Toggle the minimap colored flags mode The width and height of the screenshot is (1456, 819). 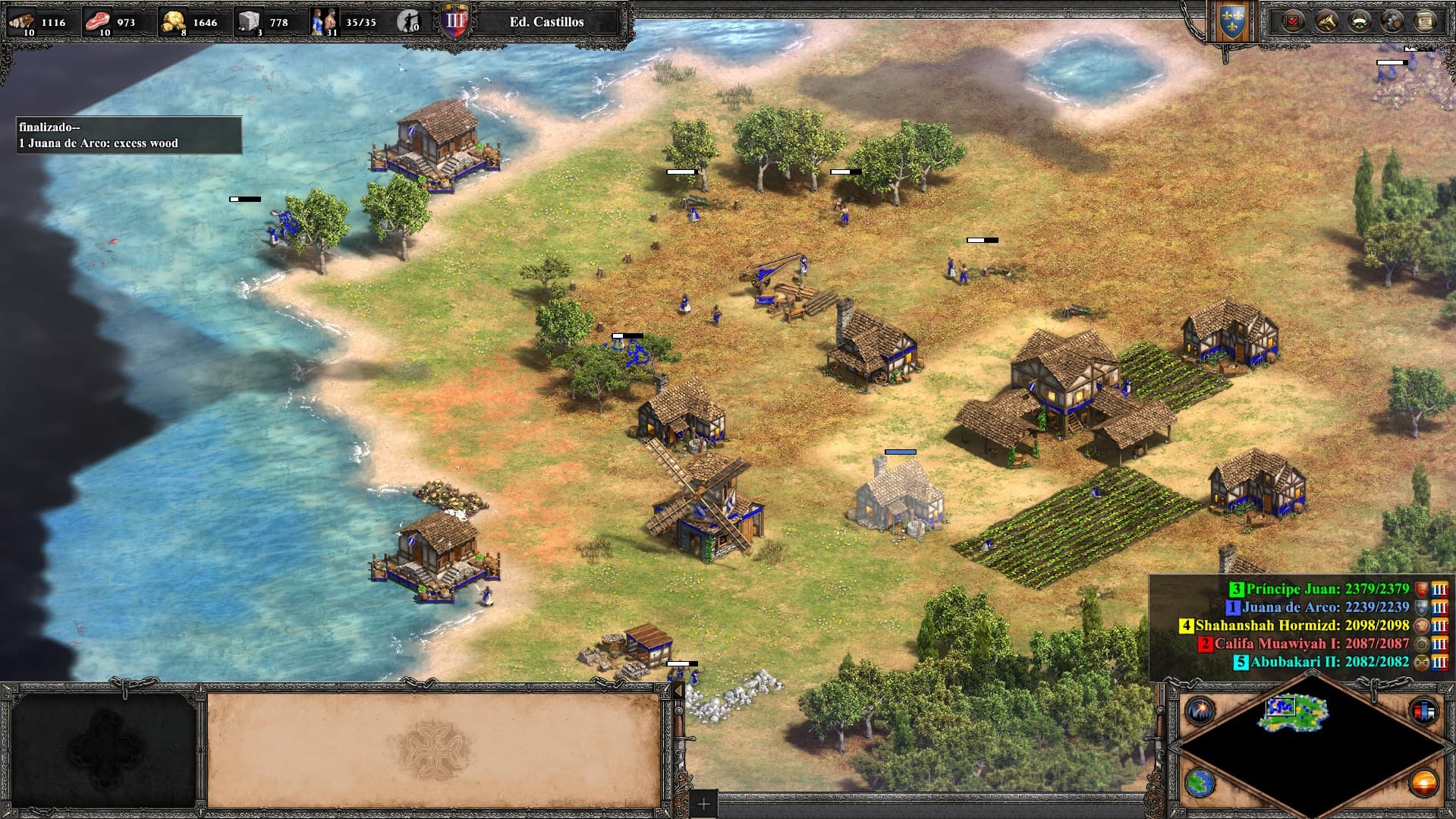[1423, 711]
